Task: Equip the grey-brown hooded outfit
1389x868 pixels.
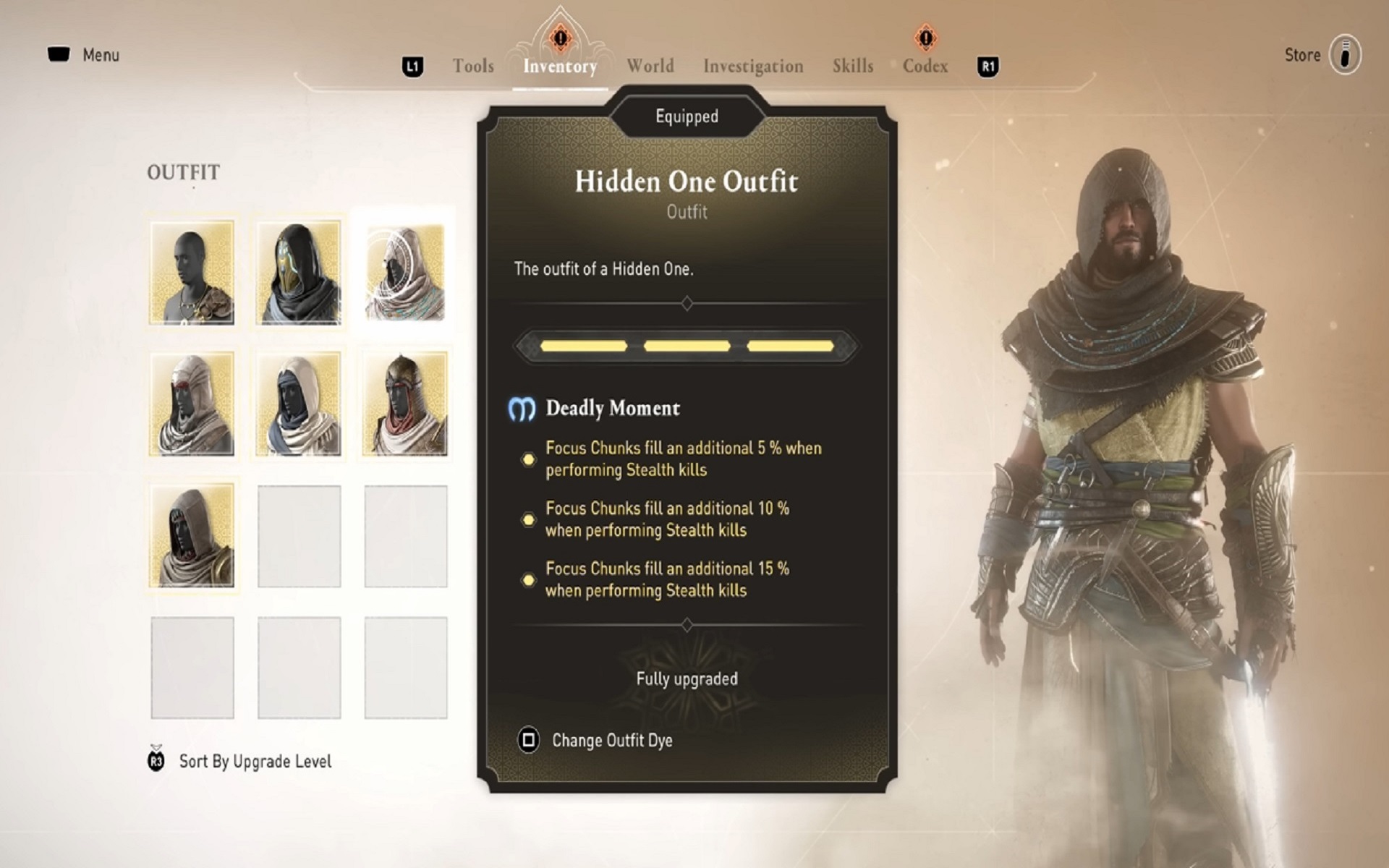Action: 192,536
